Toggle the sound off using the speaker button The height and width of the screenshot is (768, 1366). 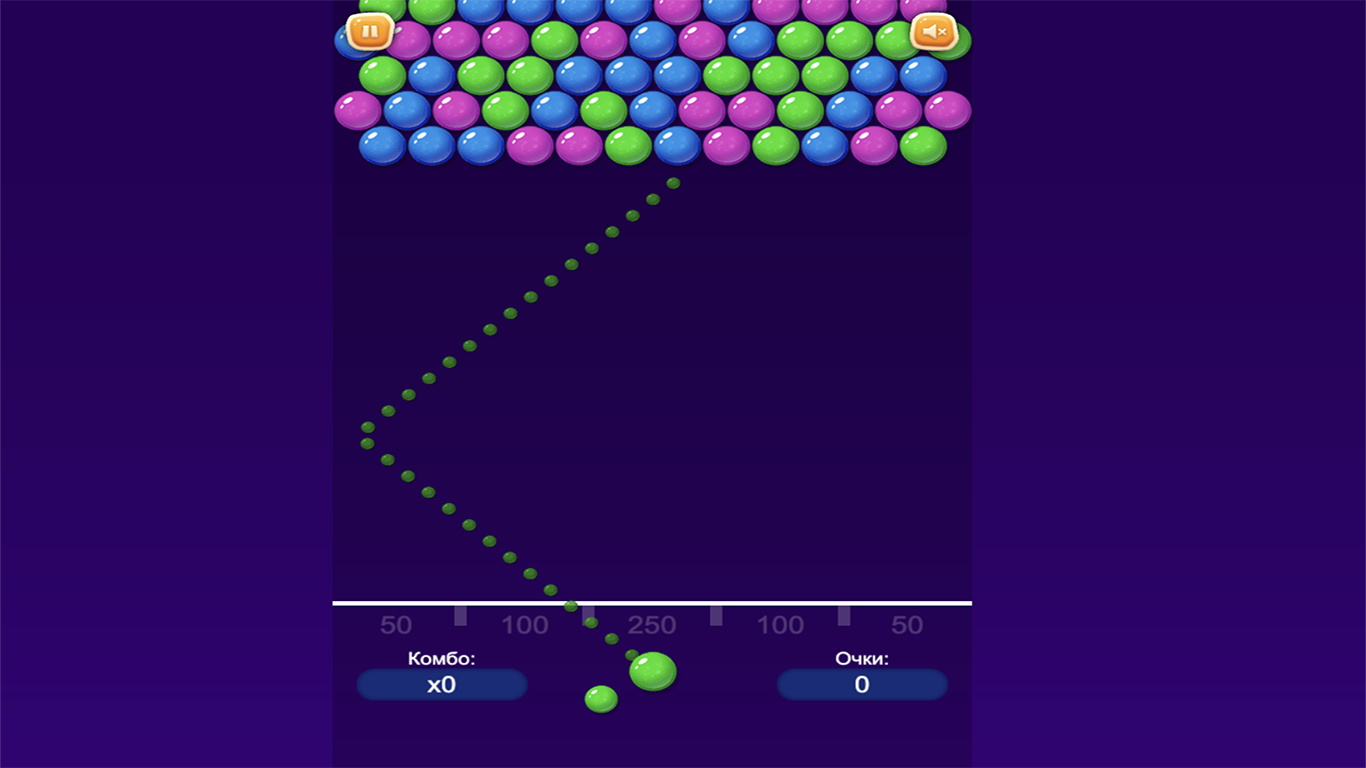(x=934, y=33)
